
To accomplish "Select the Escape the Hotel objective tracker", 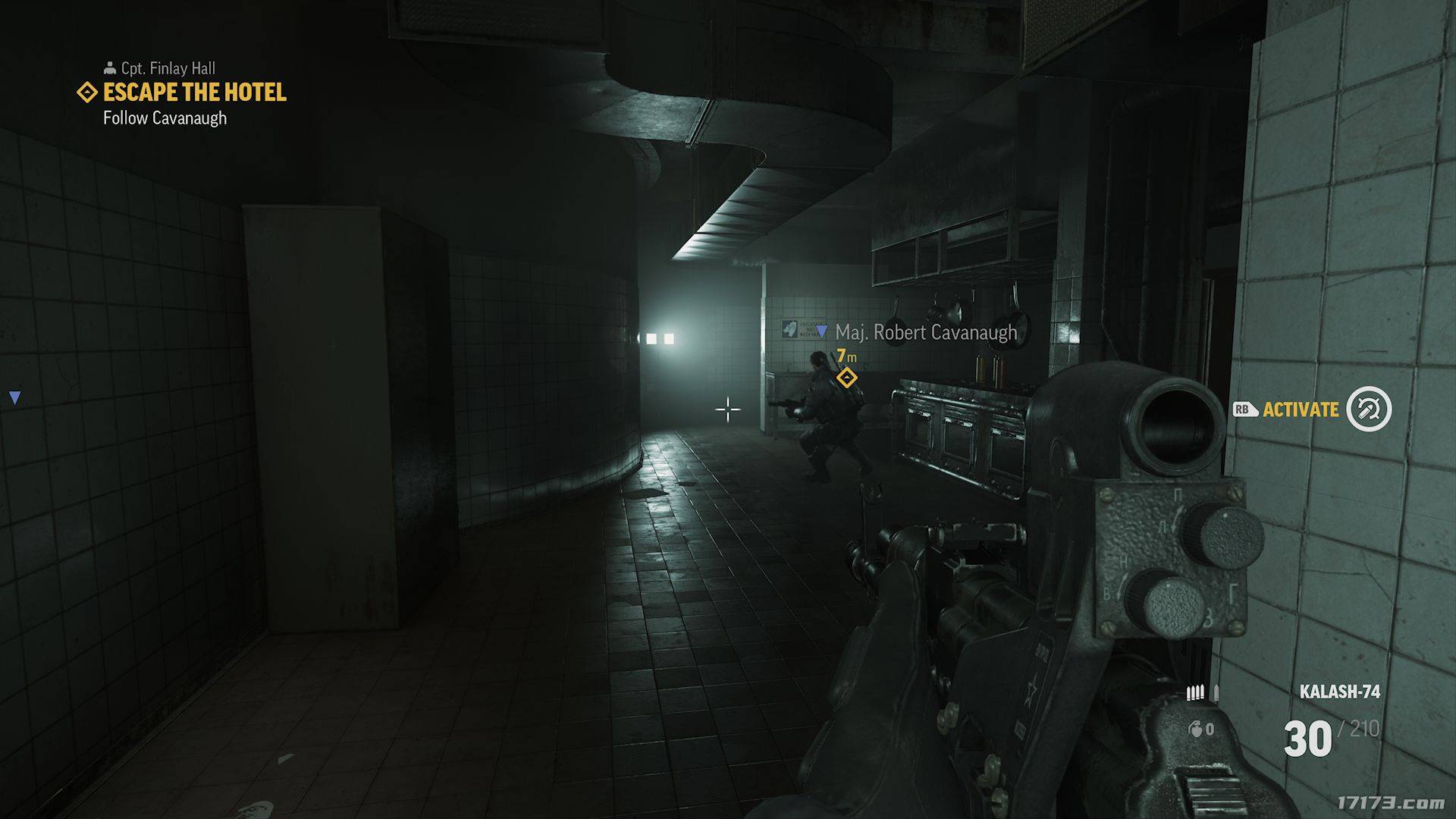I will click(x=194, y=93).
